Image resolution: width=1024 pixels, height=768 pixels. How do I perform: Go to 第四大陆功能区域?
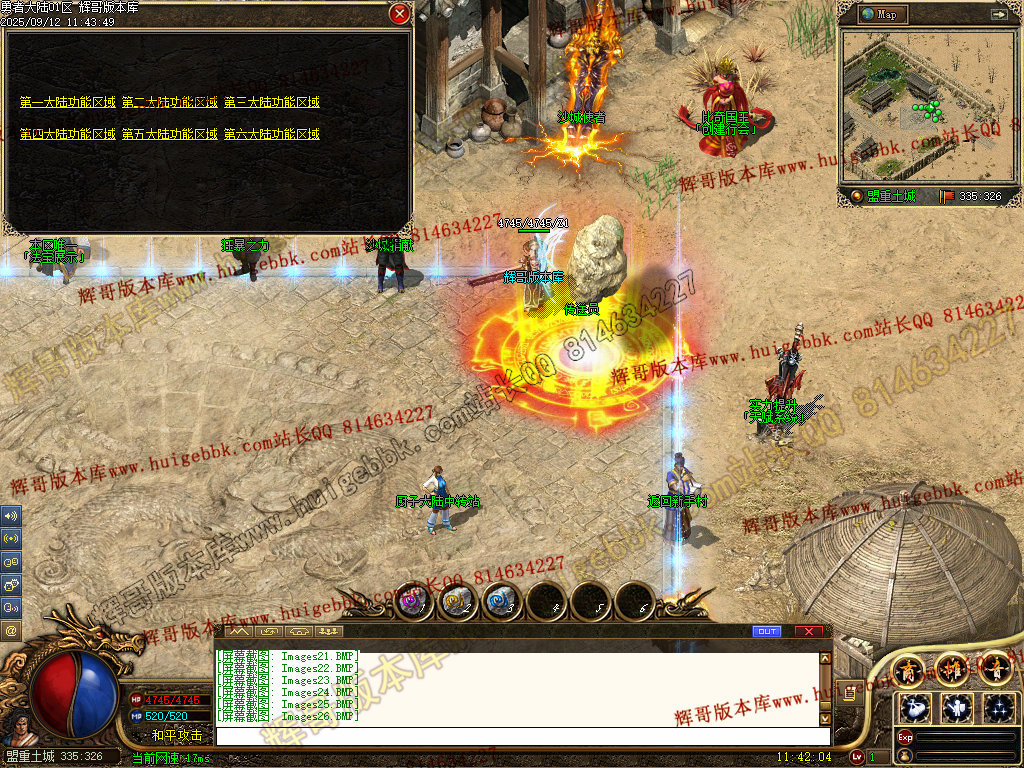(x=67, y=134)
